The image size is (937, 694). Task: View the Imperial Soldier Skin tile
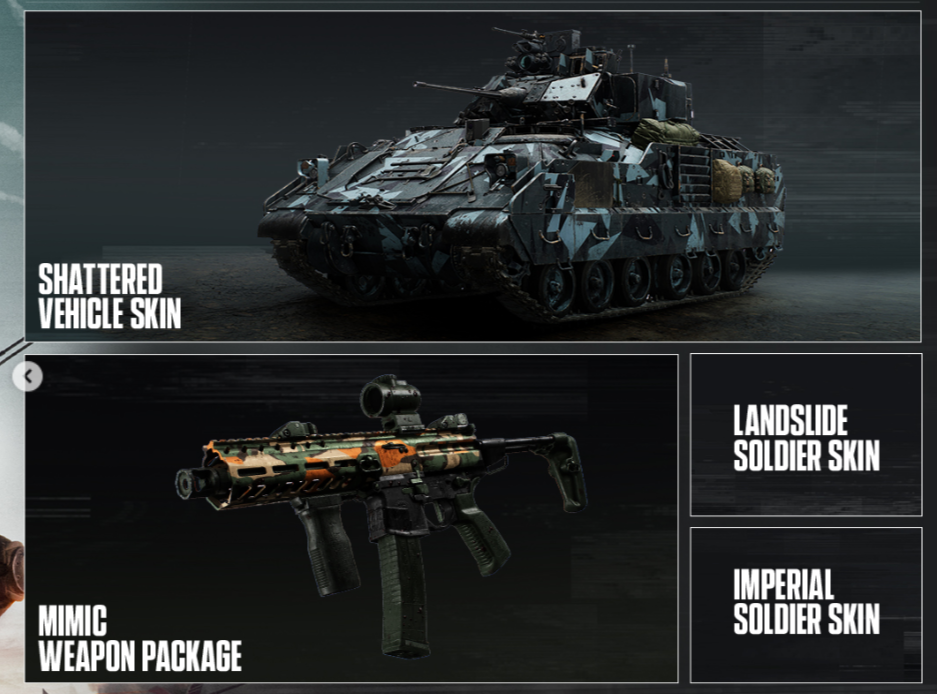click(805, 604)
